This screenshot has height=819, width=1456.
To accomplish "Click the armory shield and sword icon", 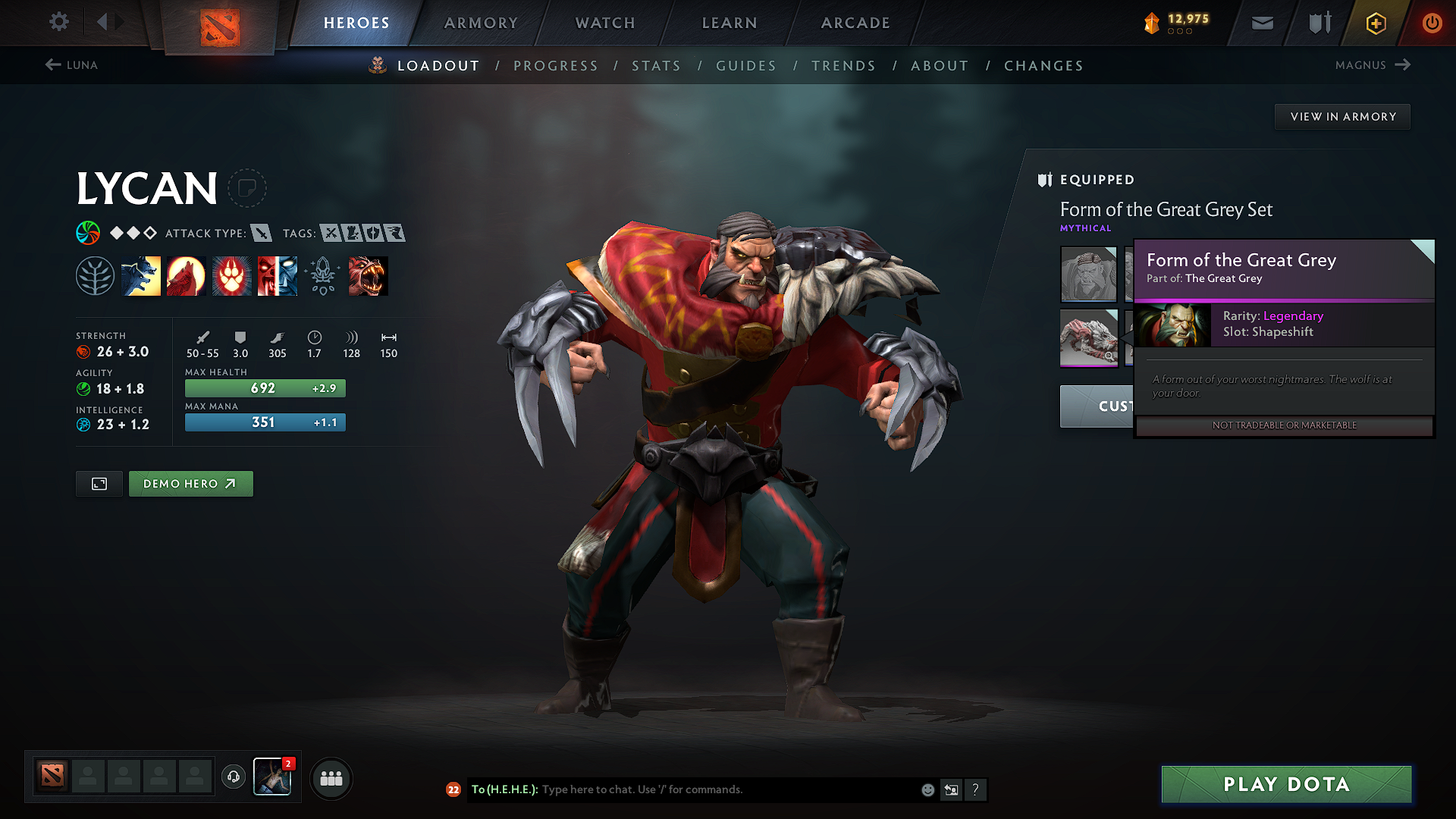I will pyautogui.click(x=1318, y=23).
